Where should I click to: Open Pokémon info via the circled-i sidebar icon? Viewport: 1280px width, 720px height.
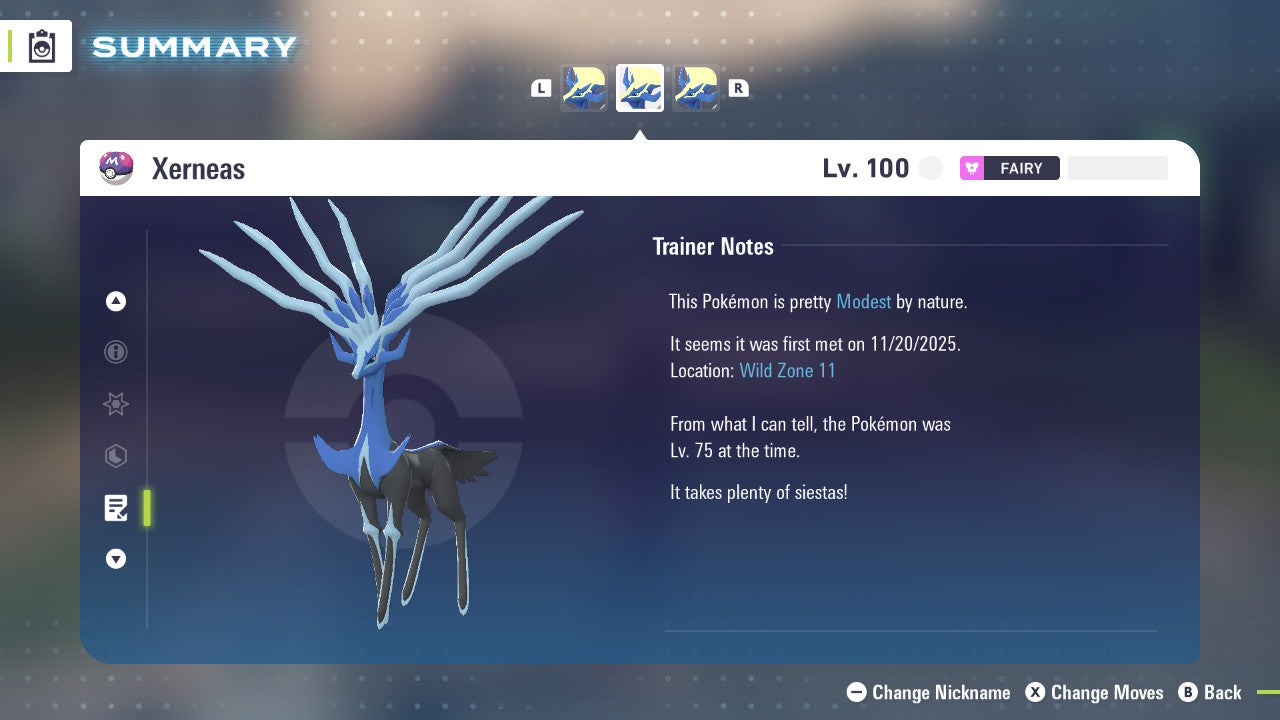(x=116, y=352)
